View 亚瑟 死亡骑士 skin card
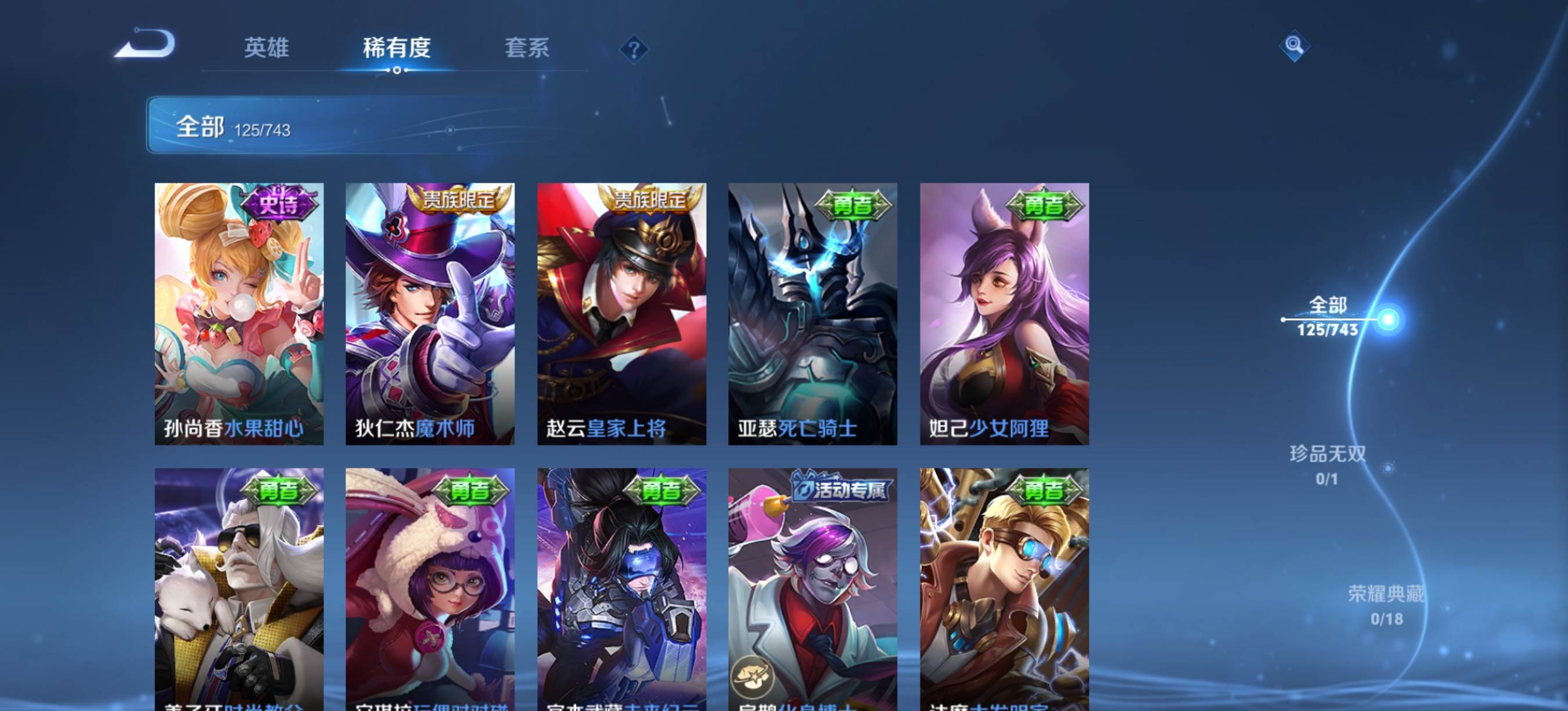 pyautogui.click(x=812, y=314)
